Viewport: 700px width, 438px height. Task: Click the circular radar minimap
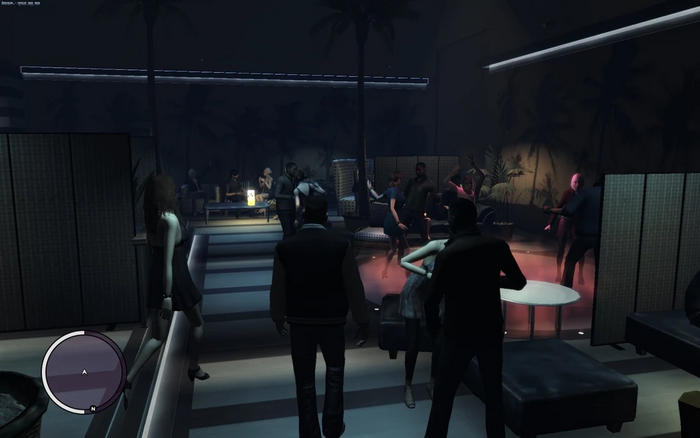click(x=84, y=371)
